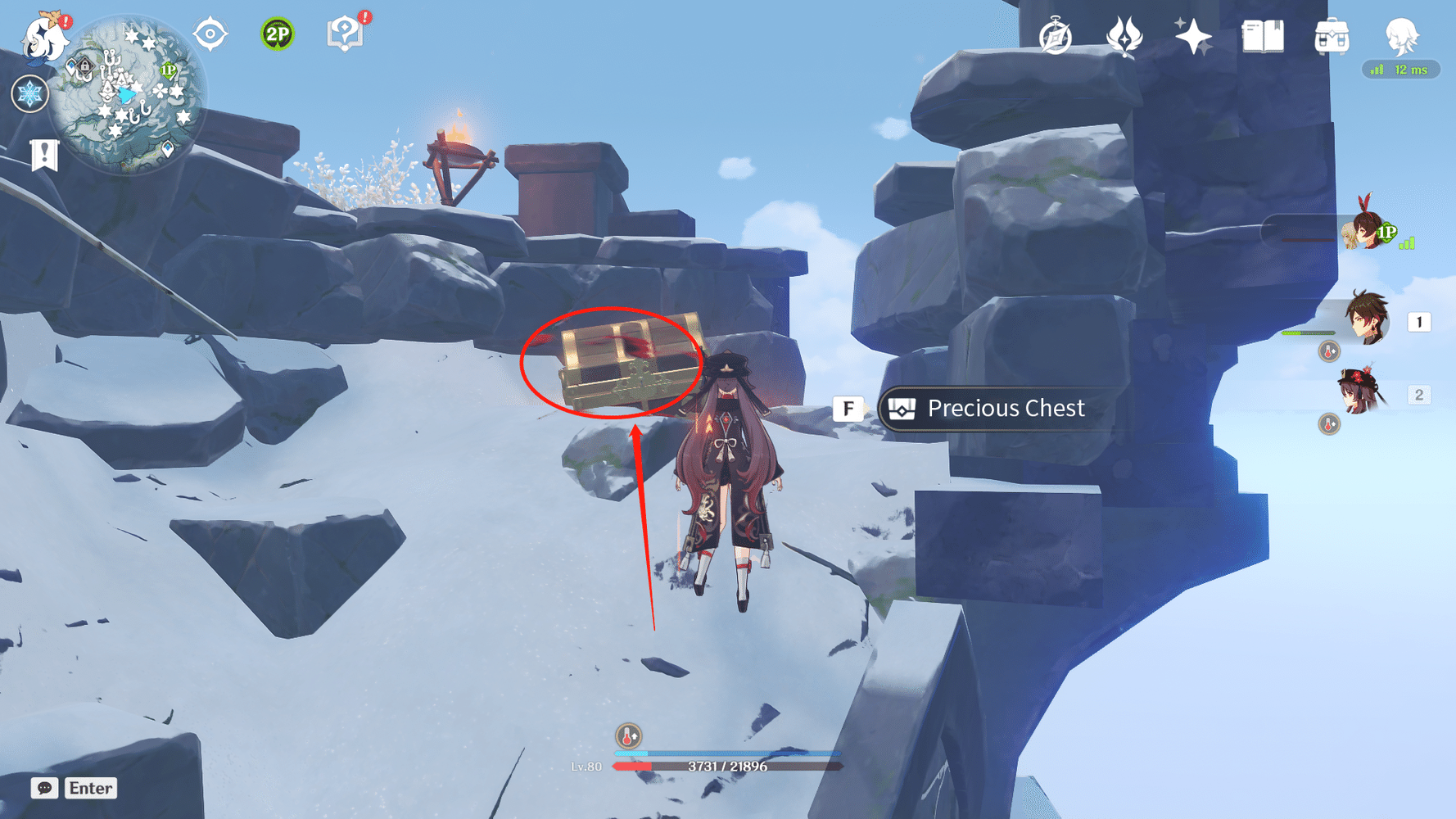
Task: Open the chat speech bubble icon
Action: click(45, 788)
